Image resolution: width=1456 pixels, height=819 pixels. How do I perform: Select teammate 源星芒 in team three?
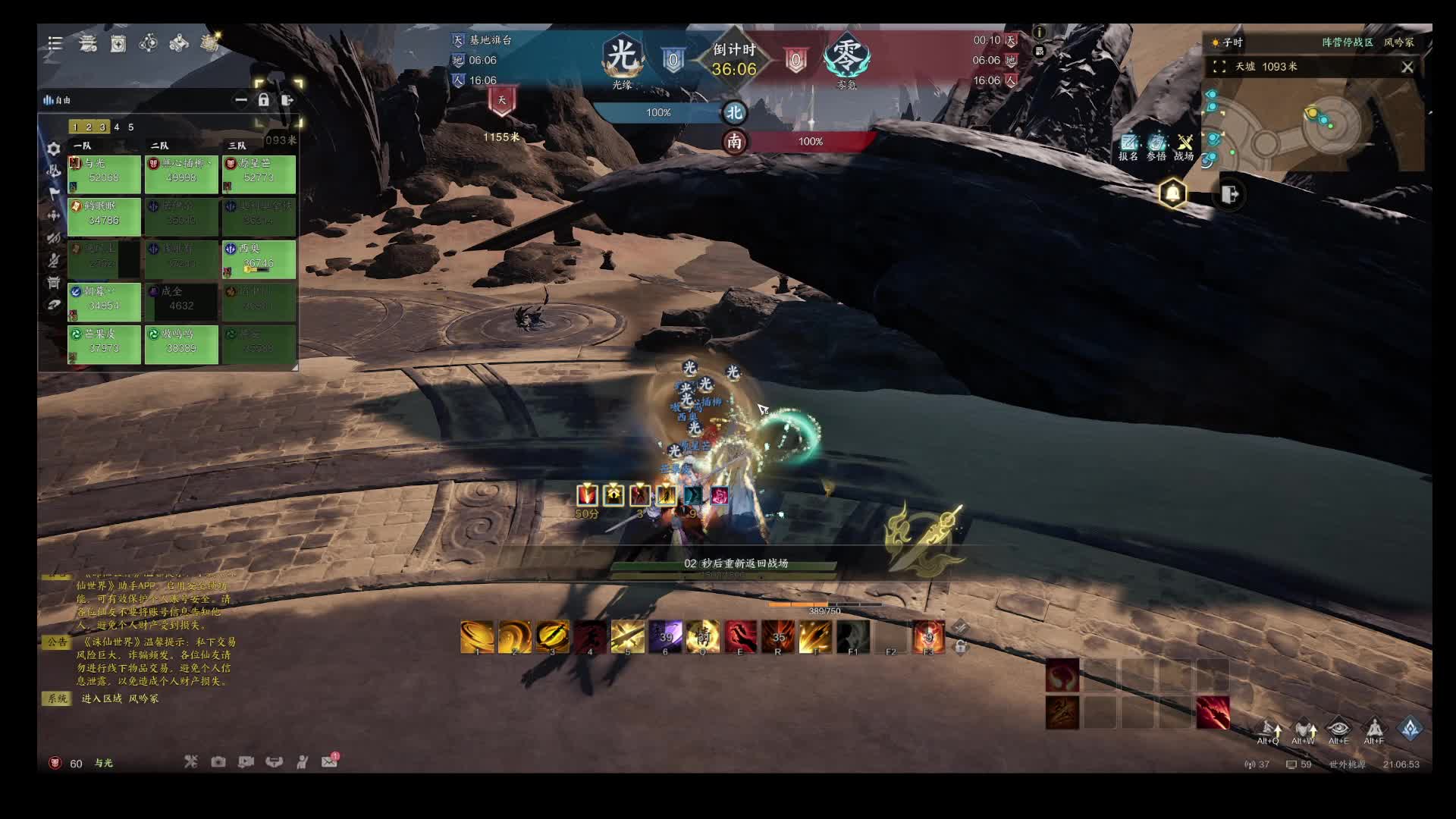(x=259, y=171)
